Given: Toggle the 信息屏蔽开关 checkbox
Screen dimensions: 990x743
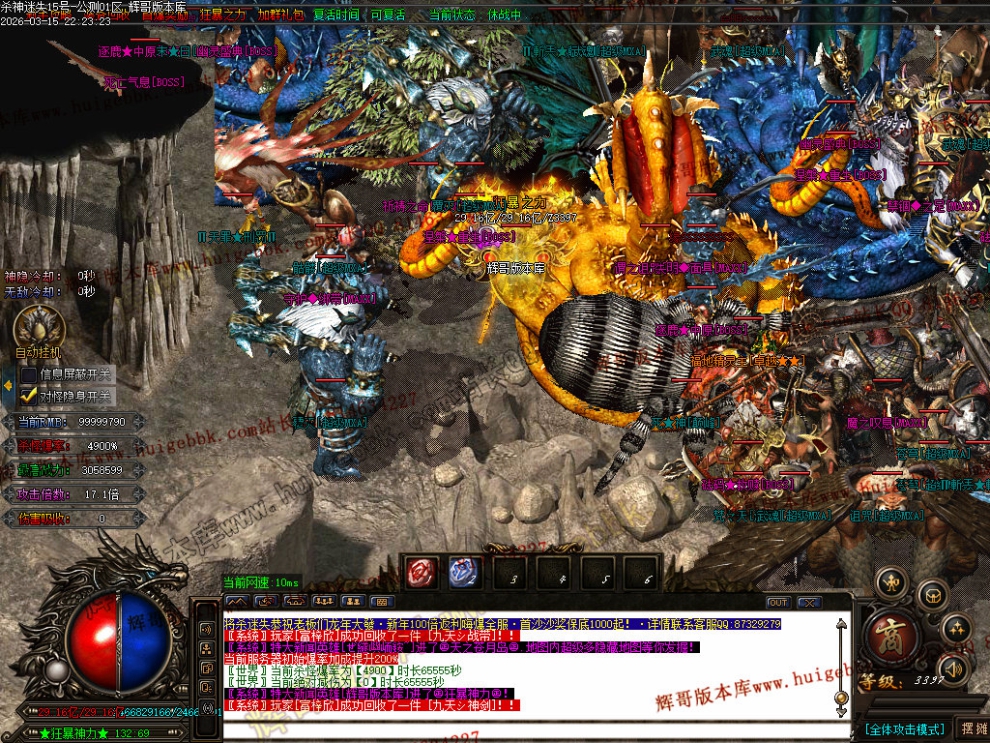Looking at the screenshot, I should 30,375.
